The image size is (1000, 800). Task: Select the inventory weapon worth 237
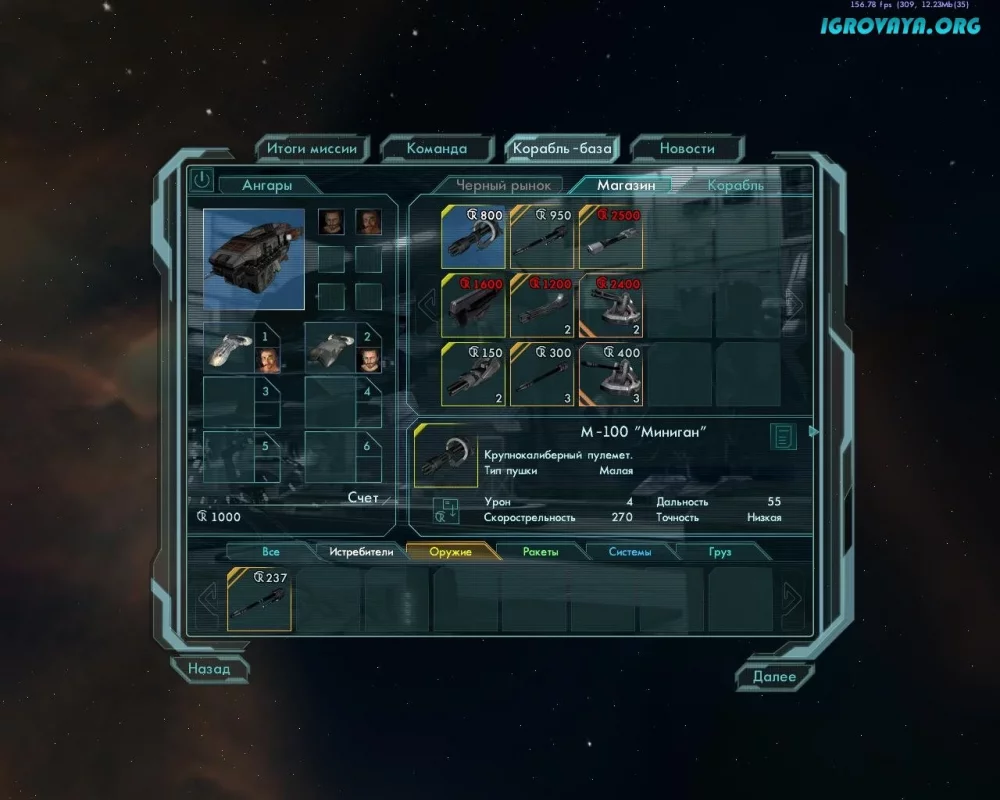(259, 599)
